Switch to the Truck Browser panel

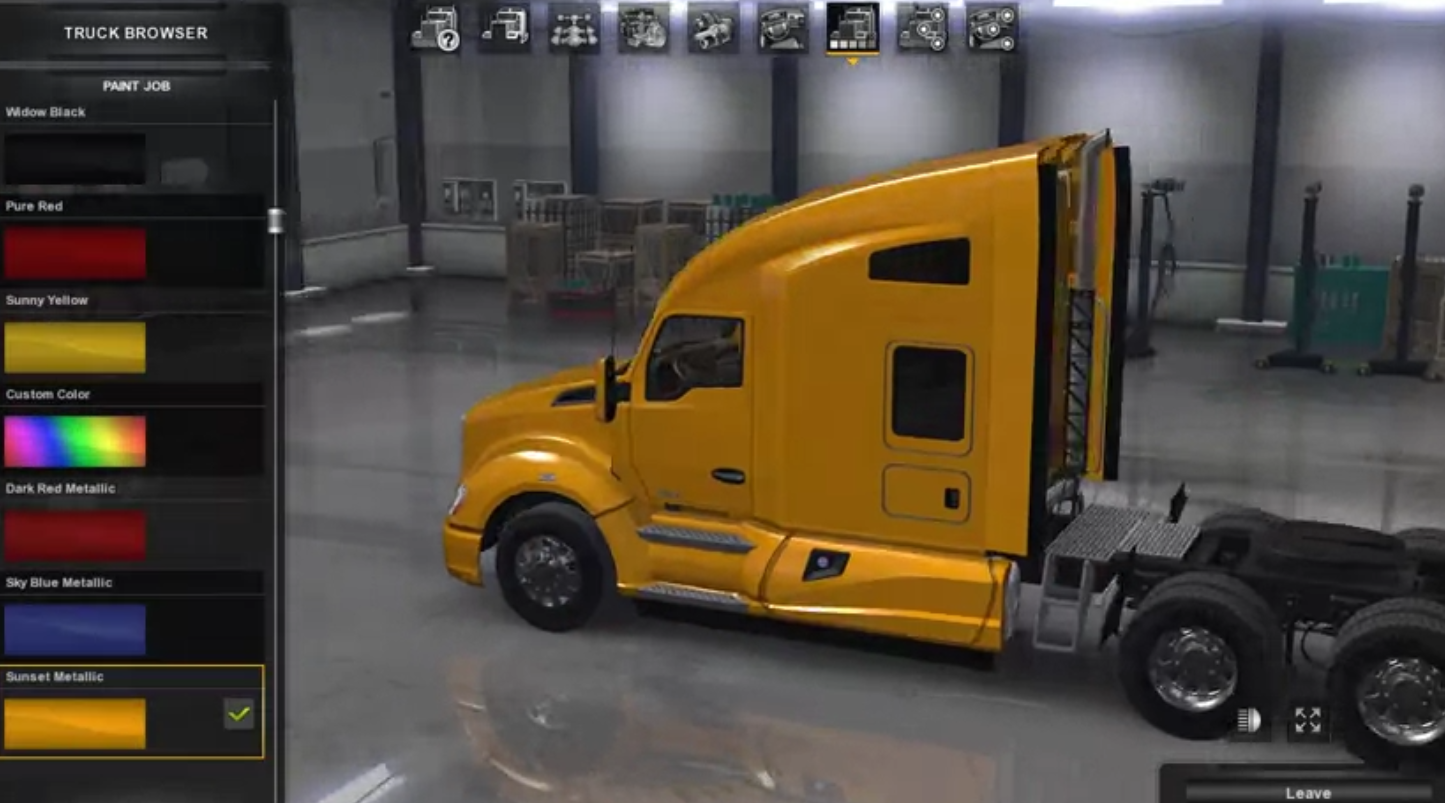point(135,32)
